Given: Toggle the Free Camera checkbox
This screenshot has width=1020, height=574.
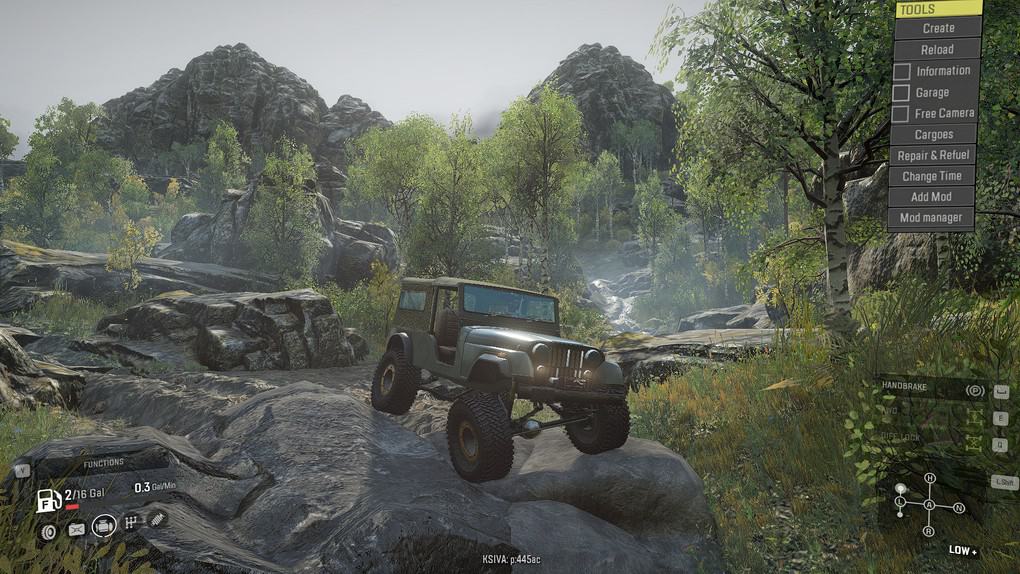Looking at the screenshot, I should (x=901, y=114).
